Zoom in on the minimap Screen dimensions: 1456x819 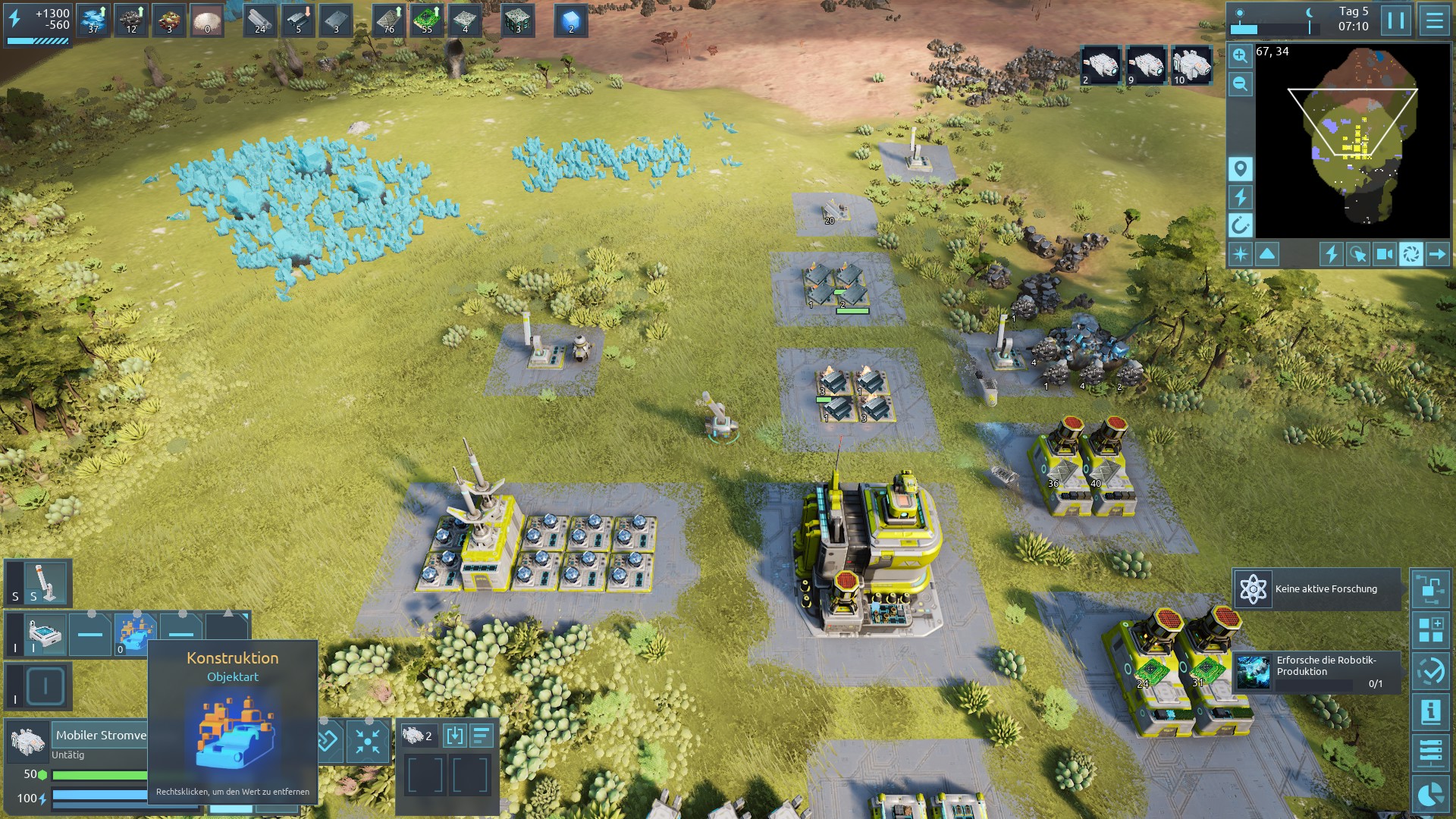pyautogui.click(x=1240, y=55)
